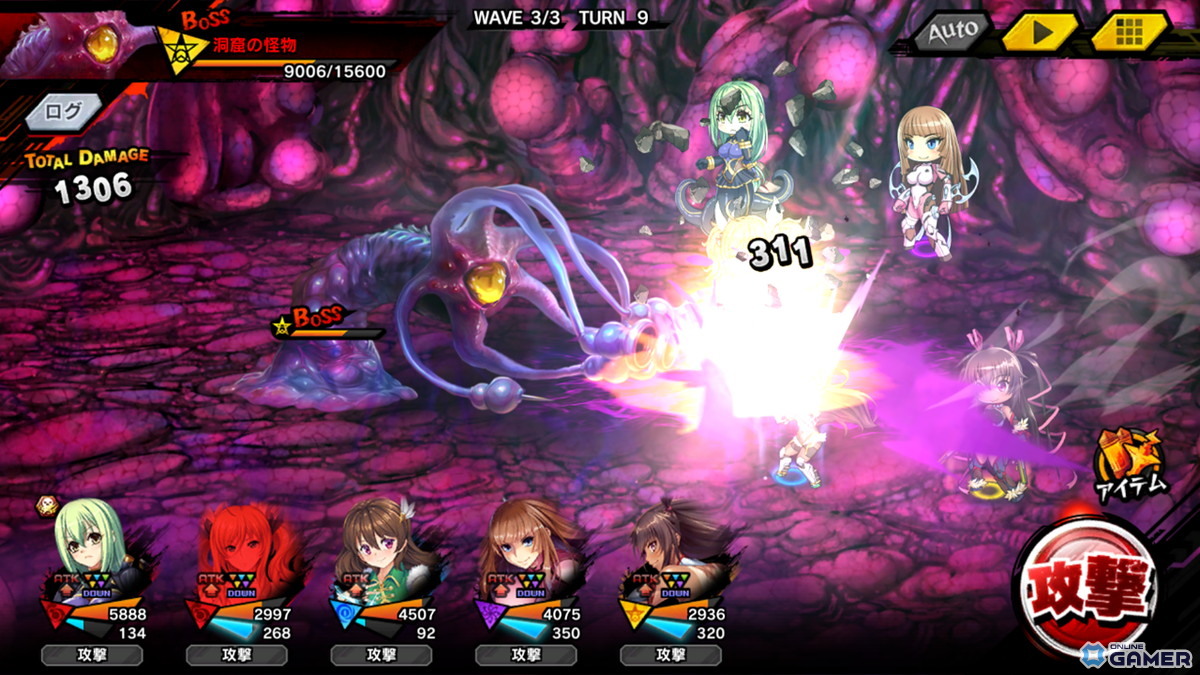
Task: Change the 攻撃 command under the 4075 HP character
Action: coord(526,656)
